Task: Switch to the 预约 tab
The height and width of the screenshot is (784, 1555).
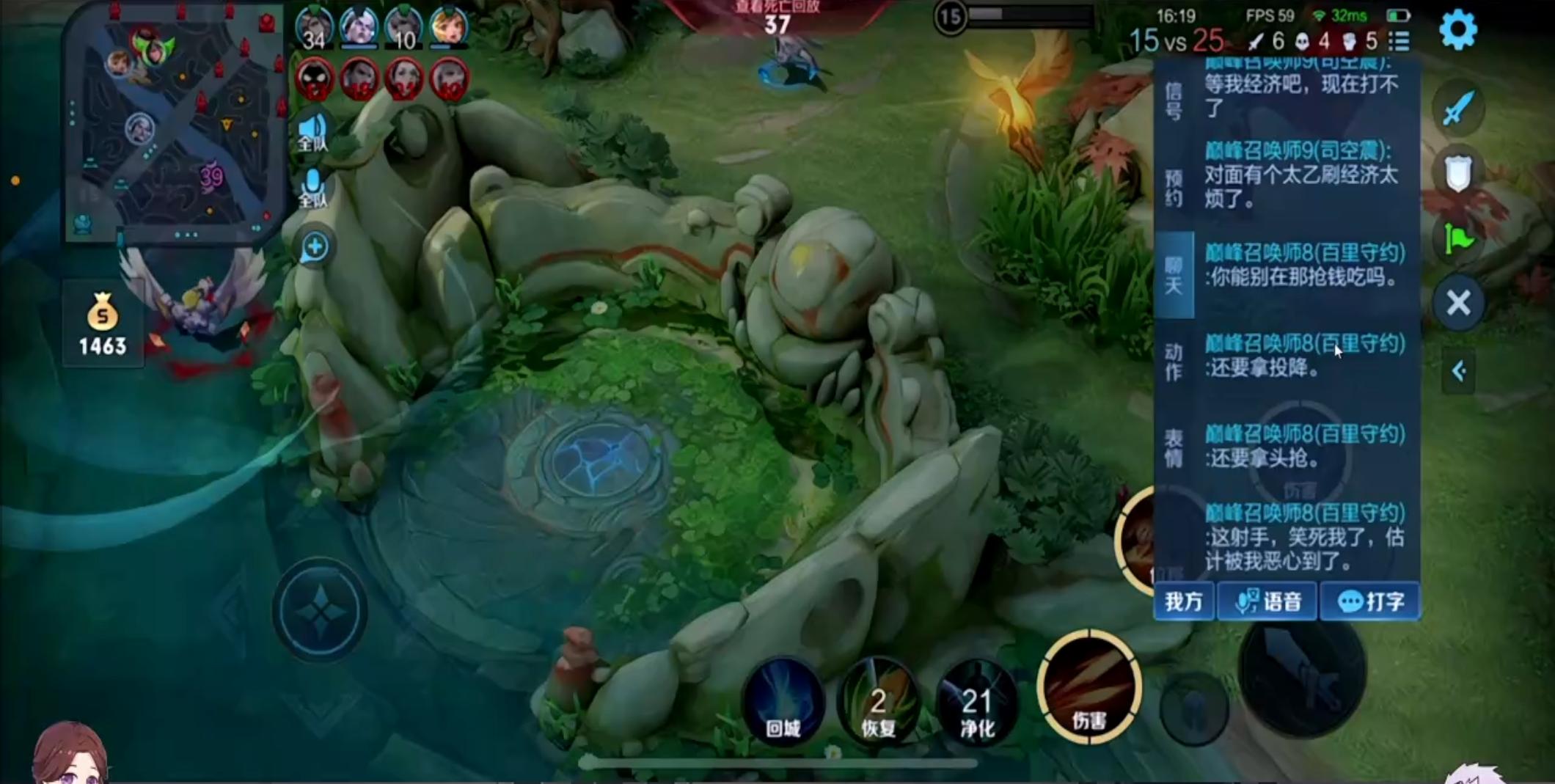Action: click(x=1174, y=188)
